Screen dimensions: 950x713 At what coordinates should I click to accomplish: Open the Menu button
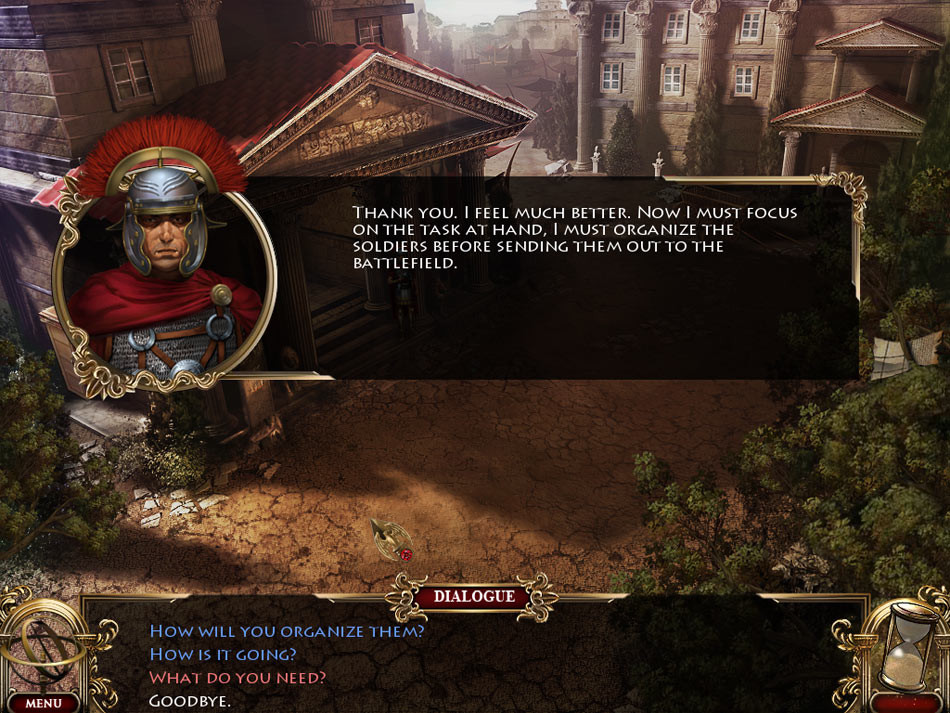(44, 703)
